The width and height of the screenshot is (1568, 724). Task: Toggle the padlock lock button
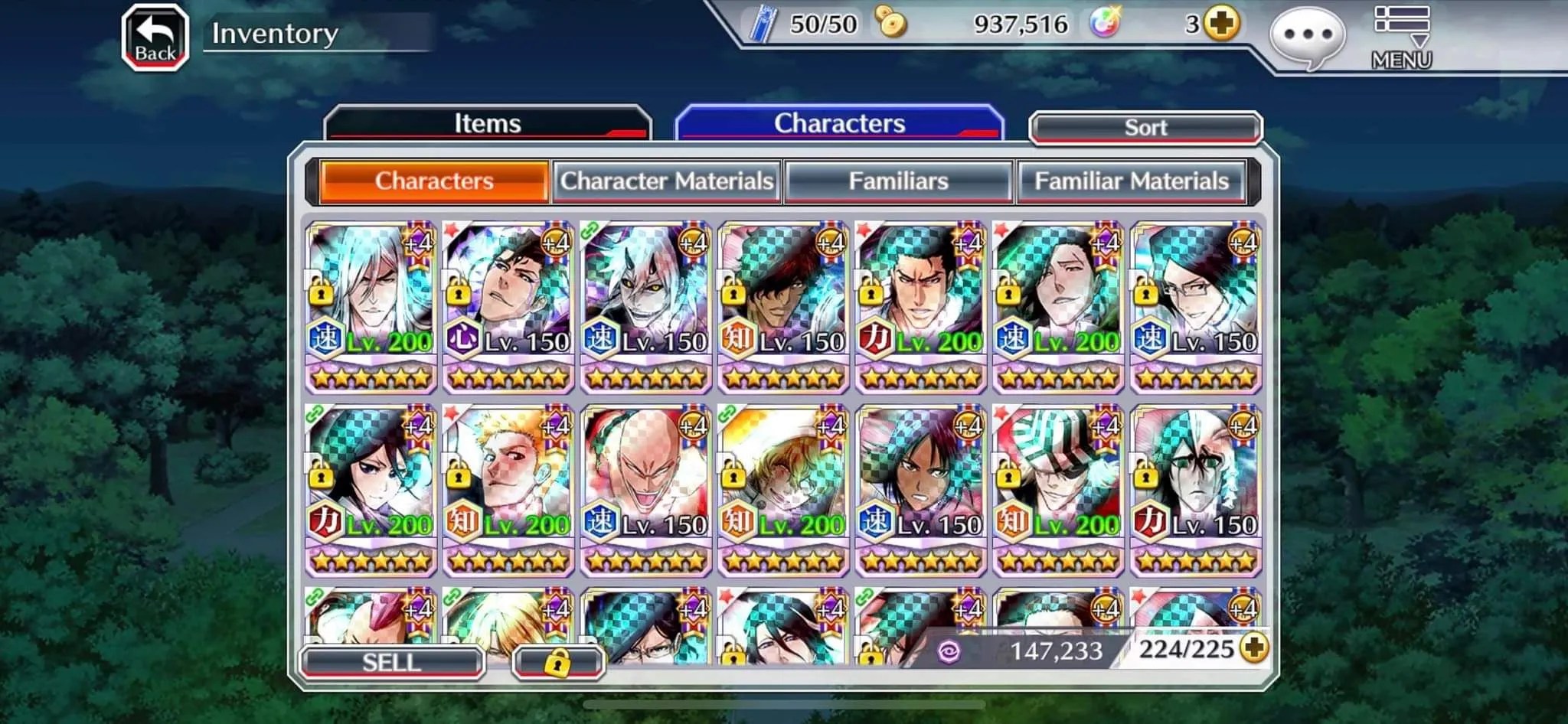pyautogui.click(x=558, y=662)
